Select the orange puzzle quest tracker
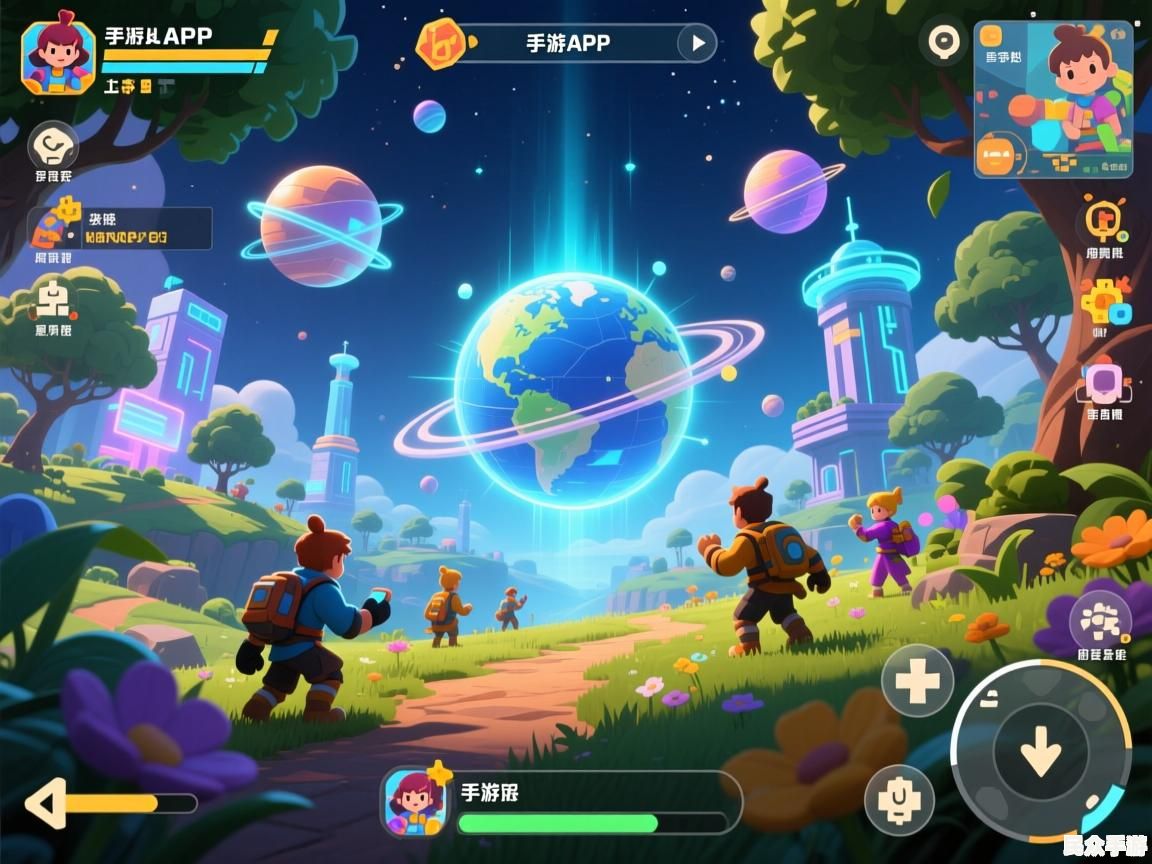This screenshot has width=1152, height=864. coord(120,228)
